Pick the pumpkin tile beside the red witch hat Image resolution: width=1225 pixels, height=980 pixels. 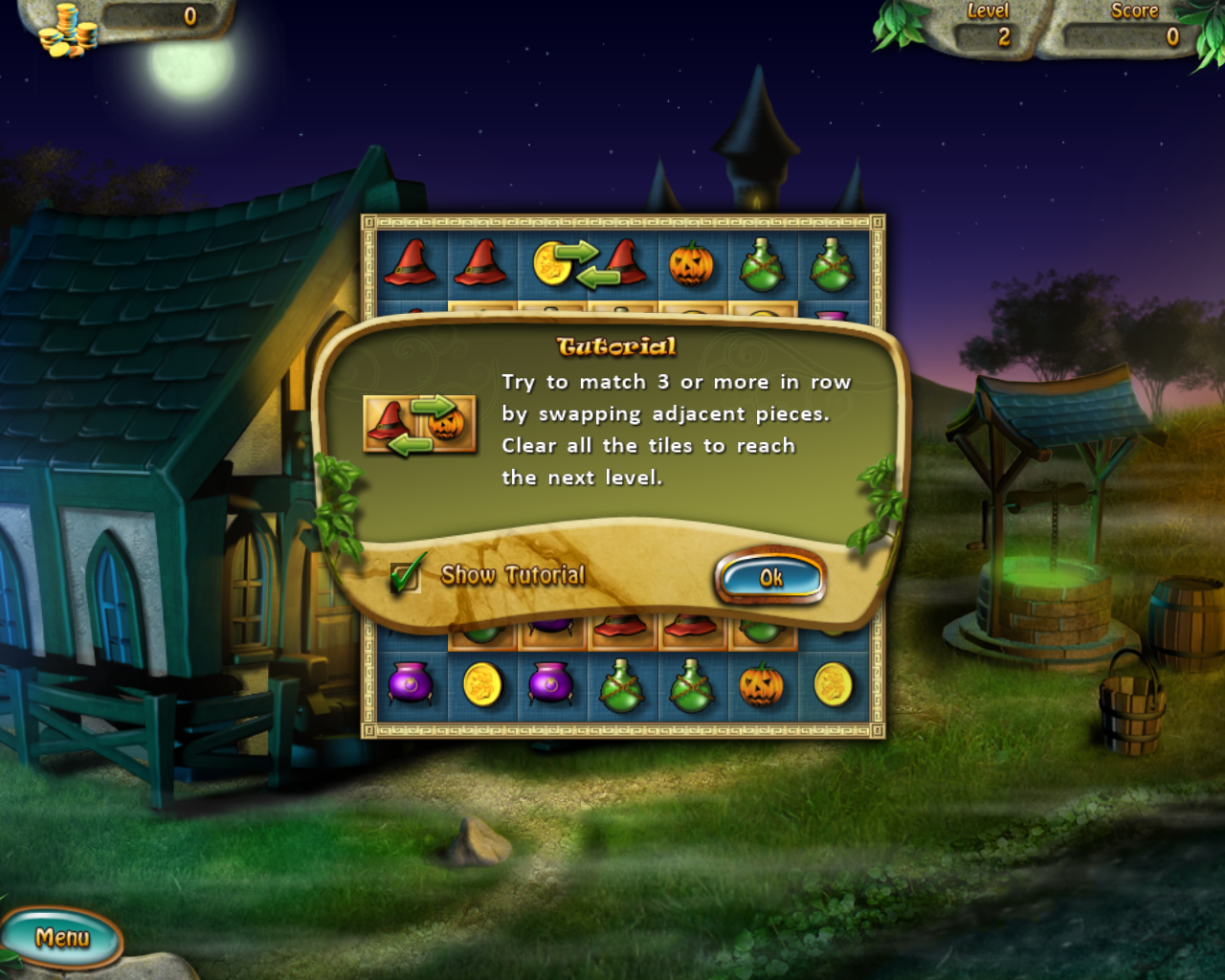[x=691, y=263]
